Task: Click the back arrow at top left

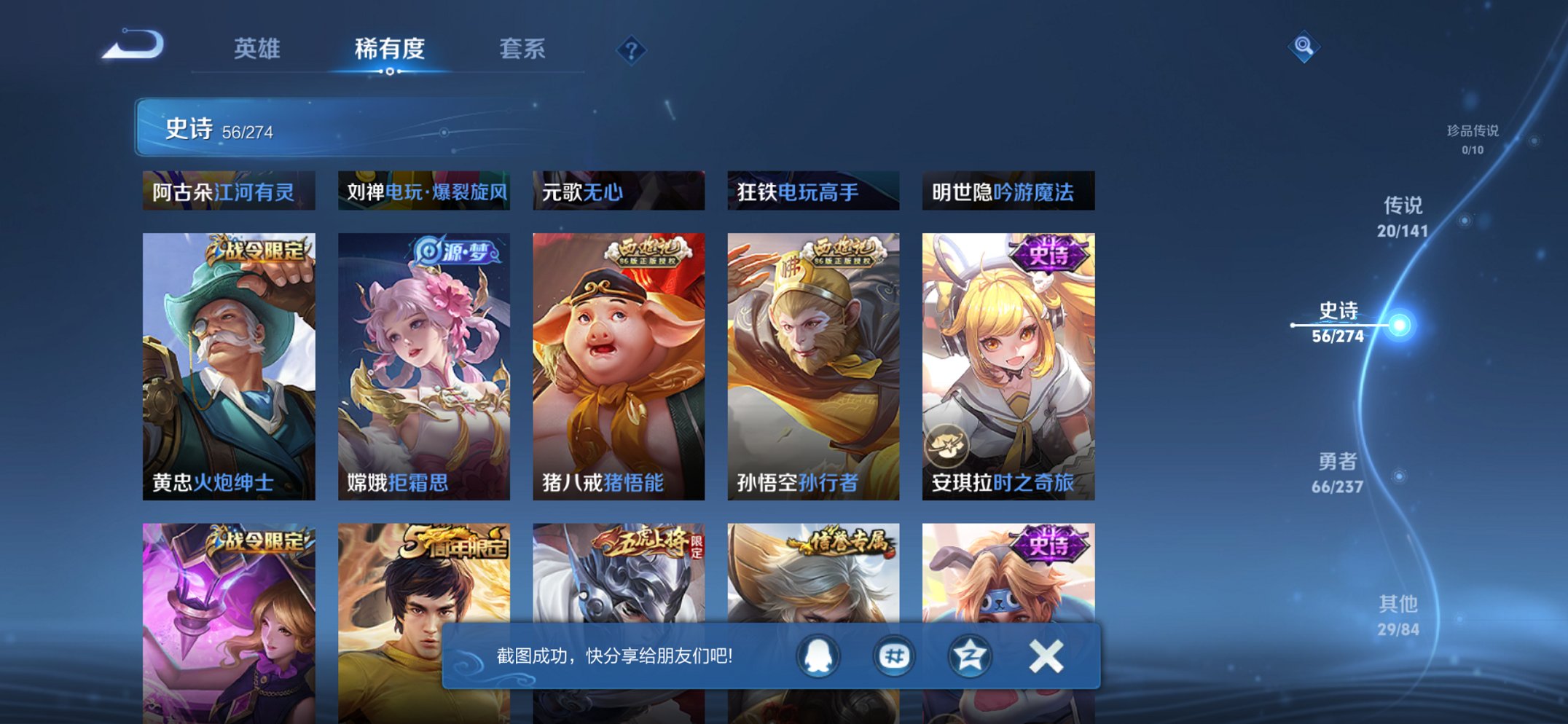Action: pyautogui.click(x=133, y=45)
